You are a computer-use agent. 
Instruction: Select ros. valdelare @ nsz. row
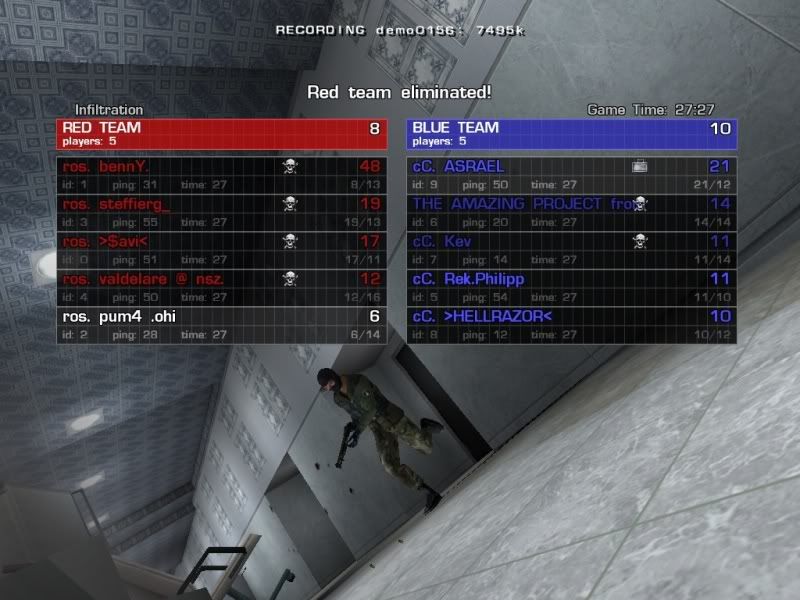220,288
